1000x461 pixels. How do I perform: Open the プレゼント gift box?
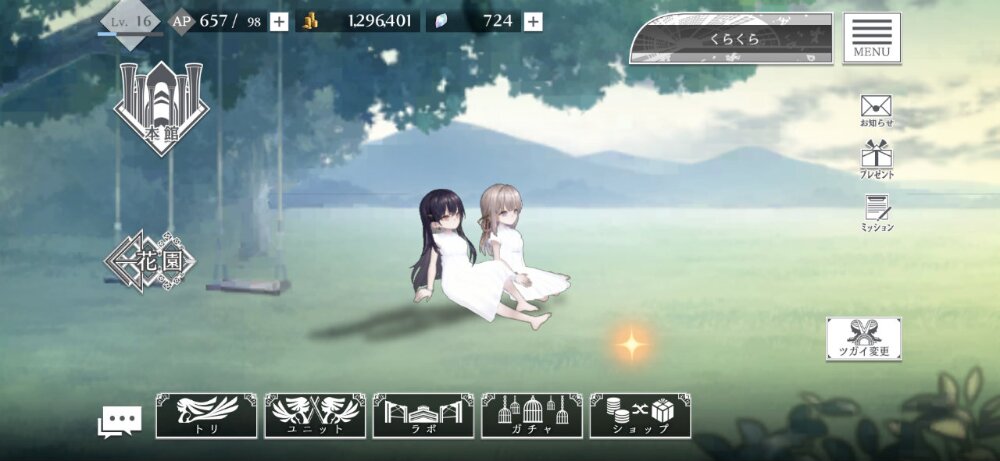876,158
